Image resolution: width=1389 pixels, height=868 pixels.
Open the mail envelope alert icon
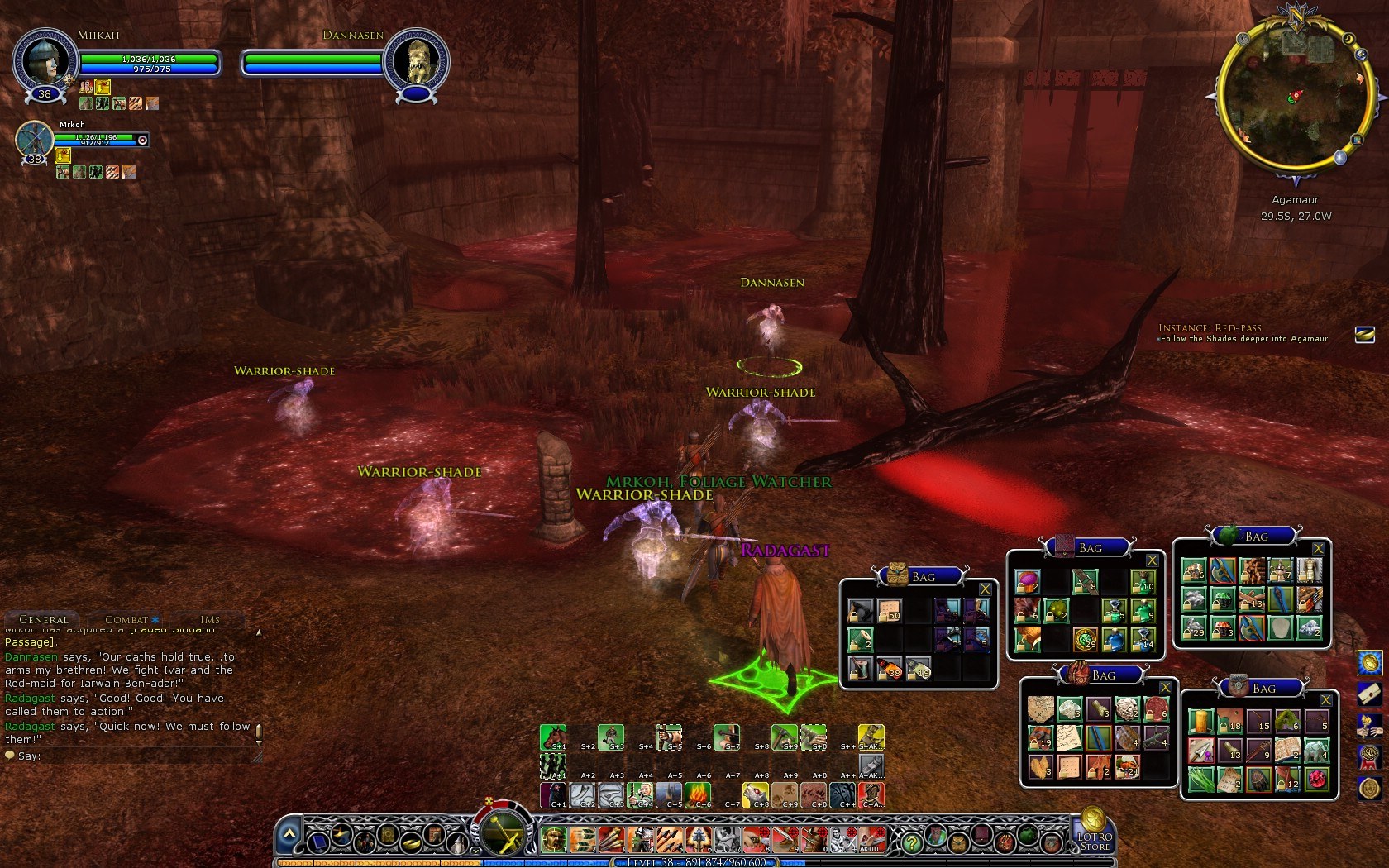click(1369, 693)
